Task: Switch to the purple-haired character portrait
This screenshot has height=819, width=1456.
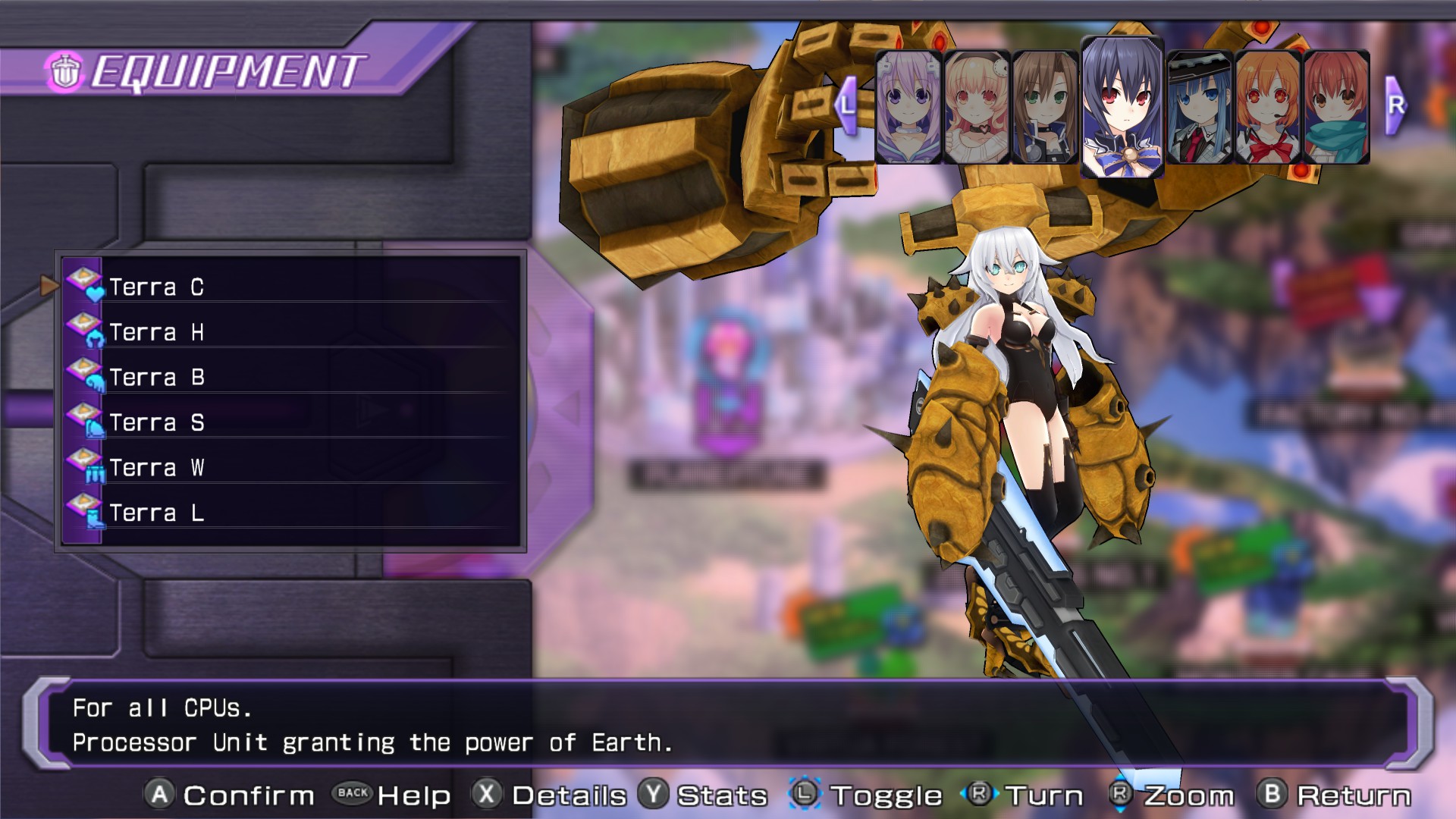Action: click(908, 107)
